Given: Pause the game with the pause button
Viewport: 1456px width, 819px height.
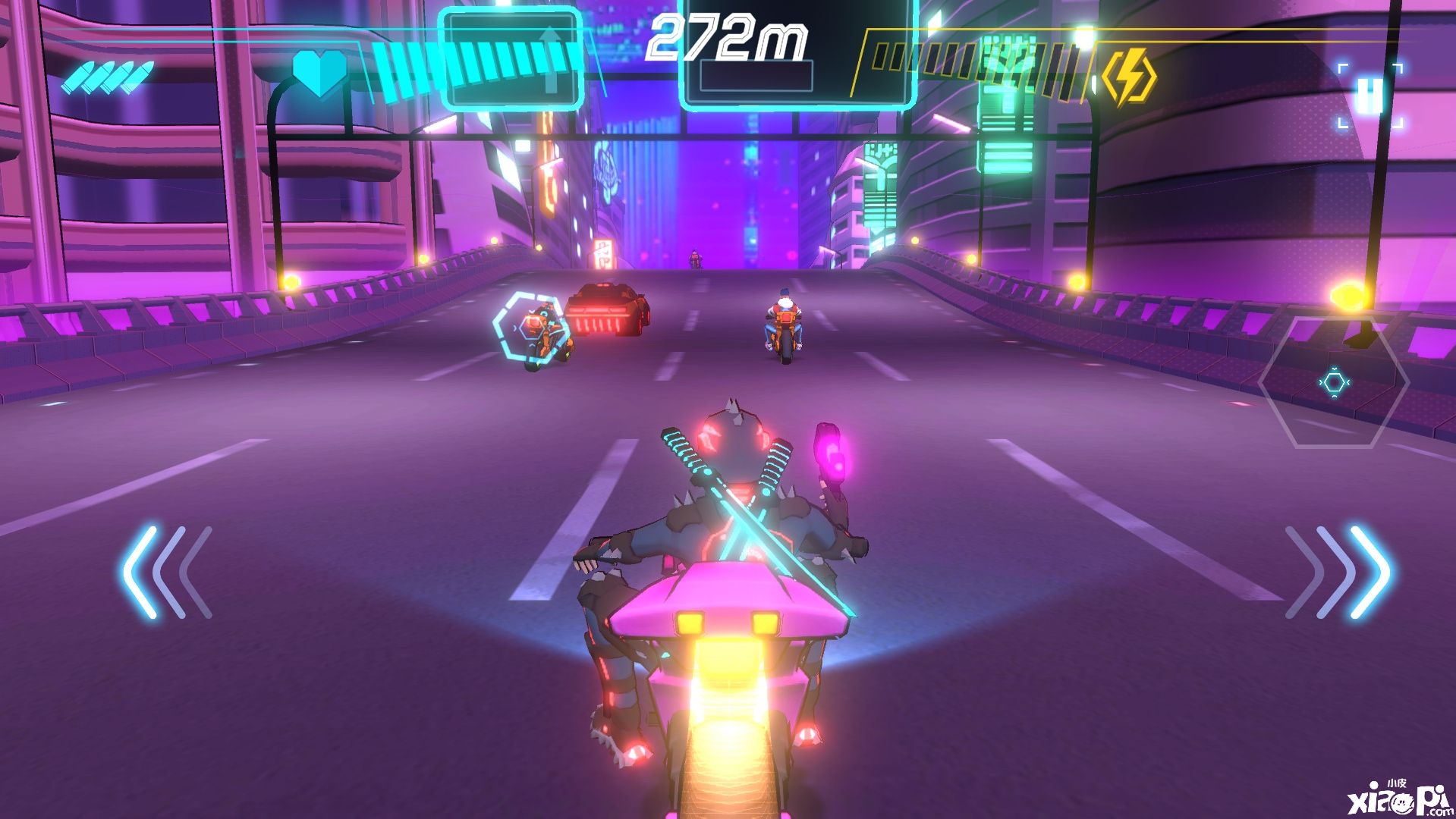Looking at the screenshot, I should 1370,96.
